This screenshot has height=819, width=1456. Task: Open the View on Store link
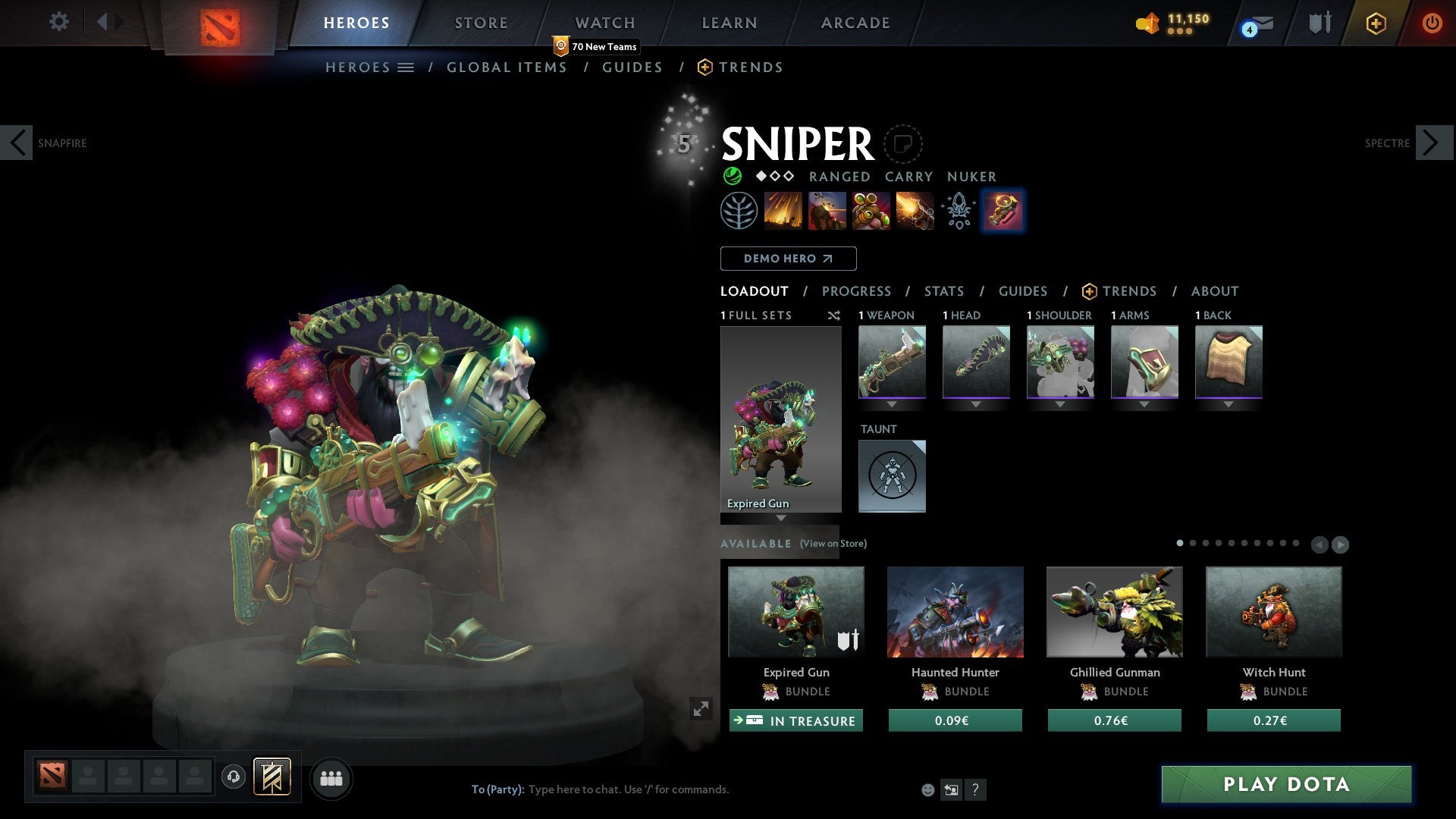[833, 544]
